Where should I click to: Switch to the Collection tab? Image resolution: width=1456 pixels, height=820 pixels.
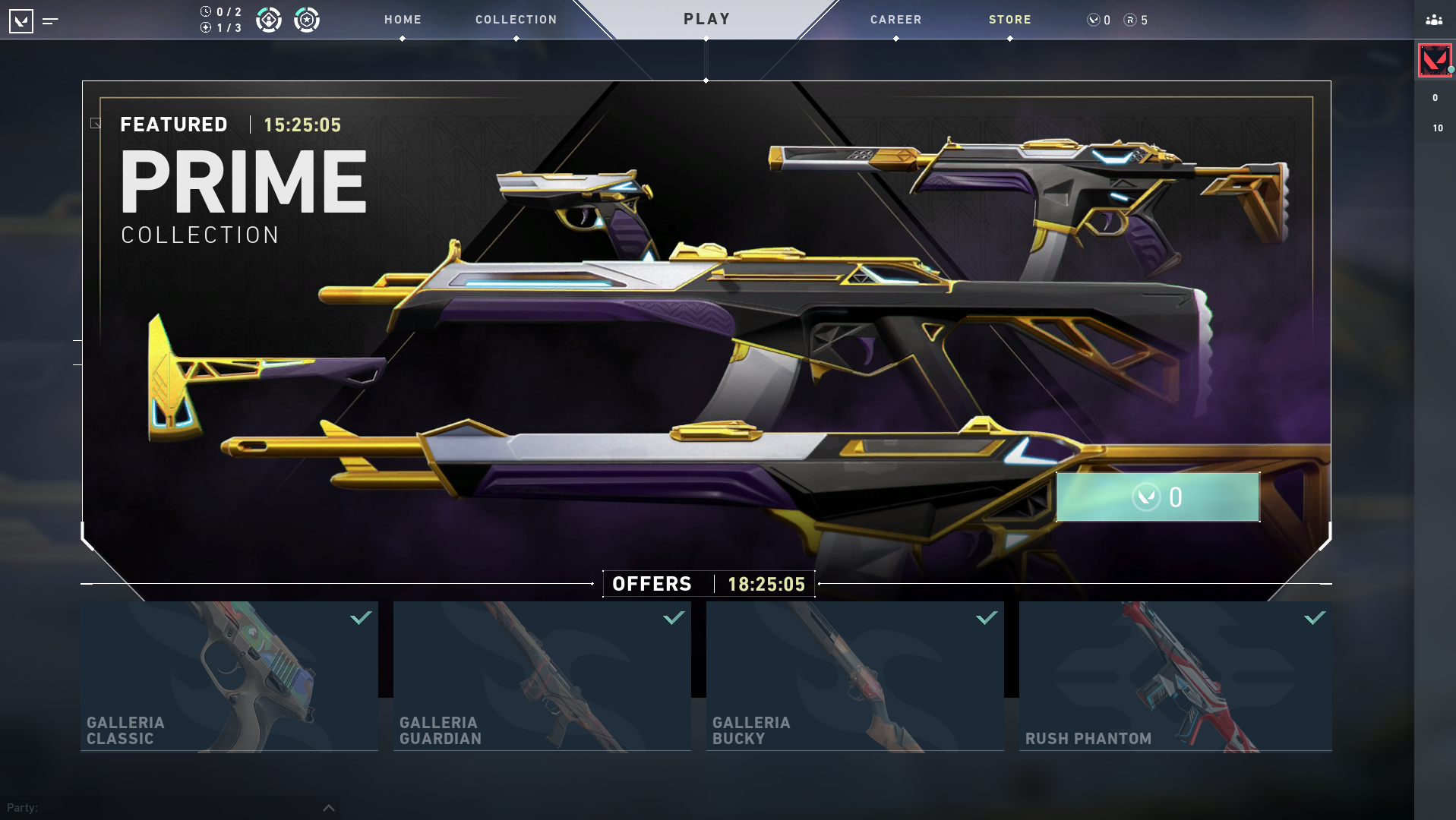(x=516, y=20)
